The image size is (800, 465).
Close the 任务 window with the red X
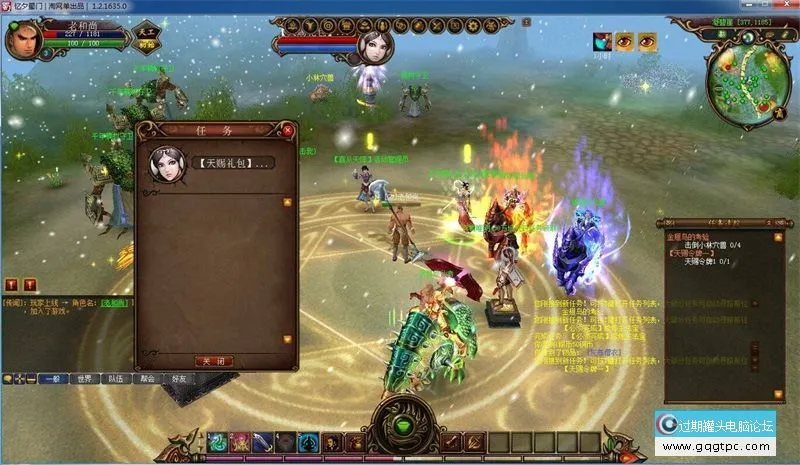(288, 130)
